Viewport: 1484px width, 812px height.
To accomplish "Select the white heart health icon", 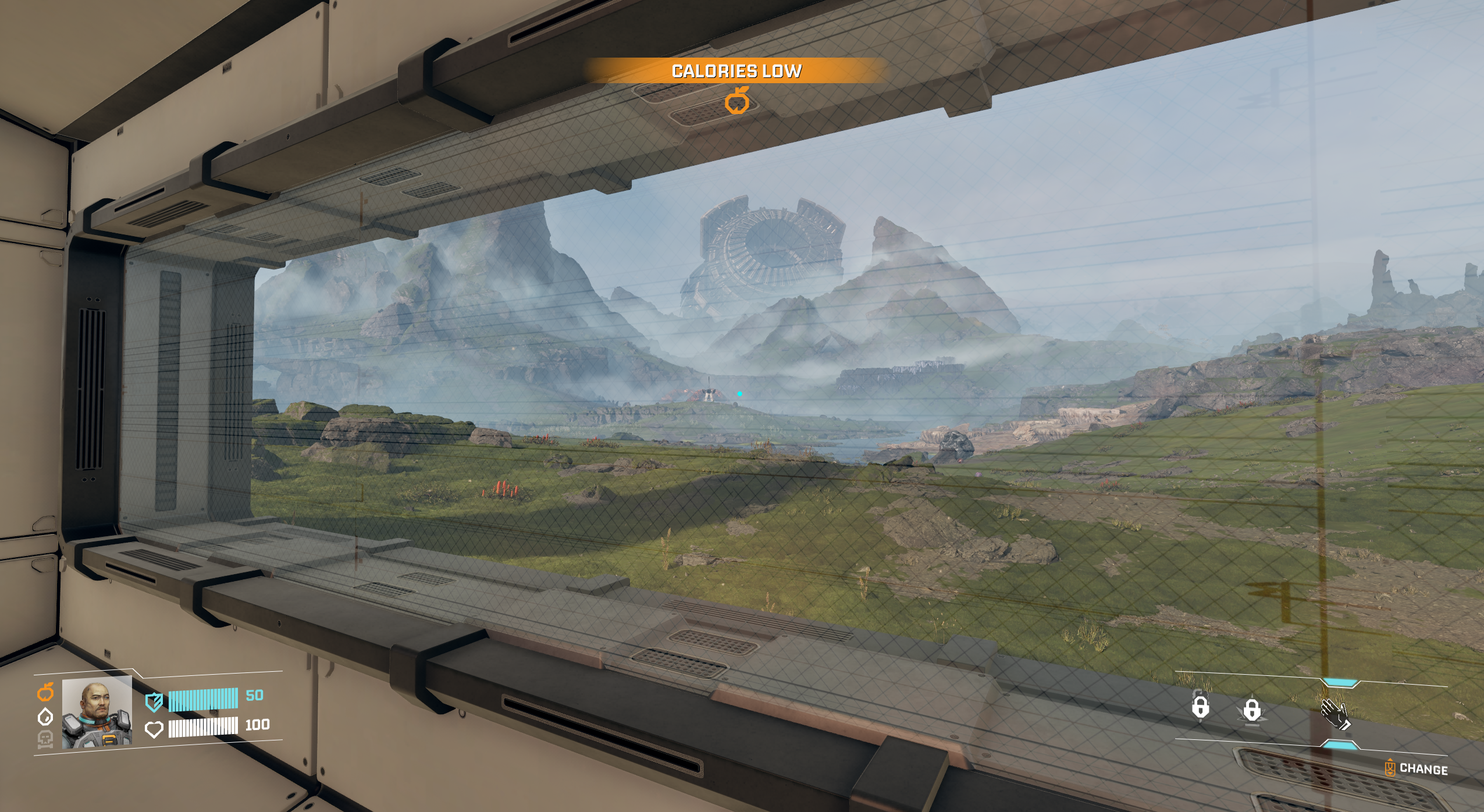I will (154, 729).
